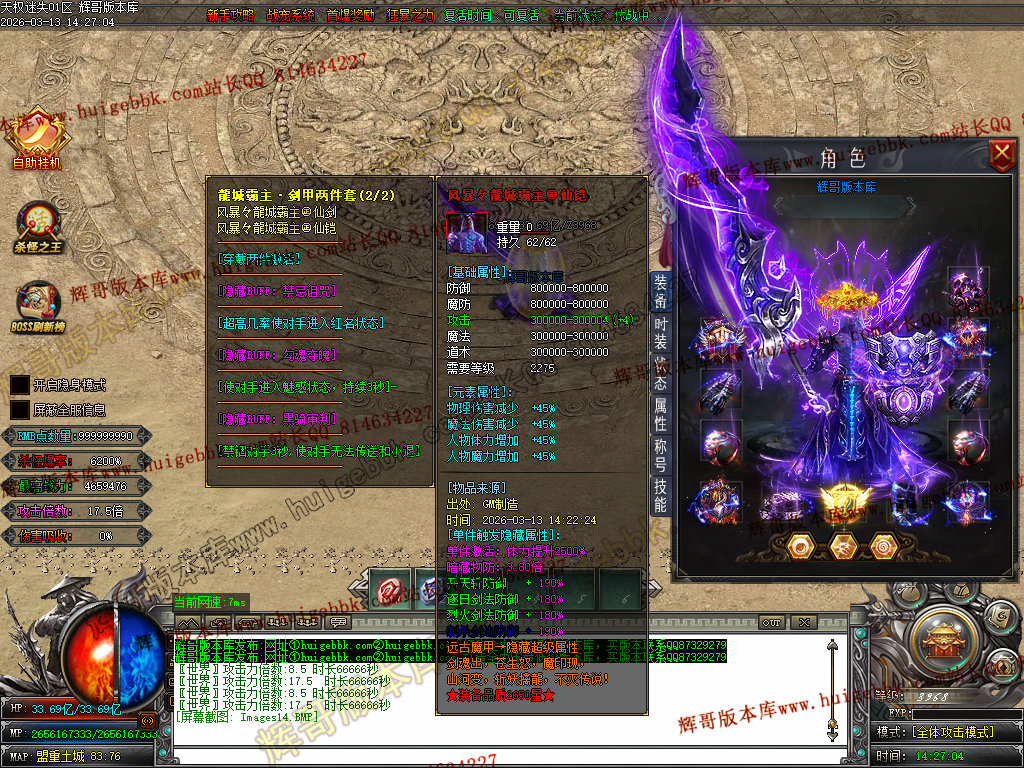The height and width of the screenshot is (768, 1024).
Task: Open the 首爆奖励 first-kill rewards
Action: [350, 16]
